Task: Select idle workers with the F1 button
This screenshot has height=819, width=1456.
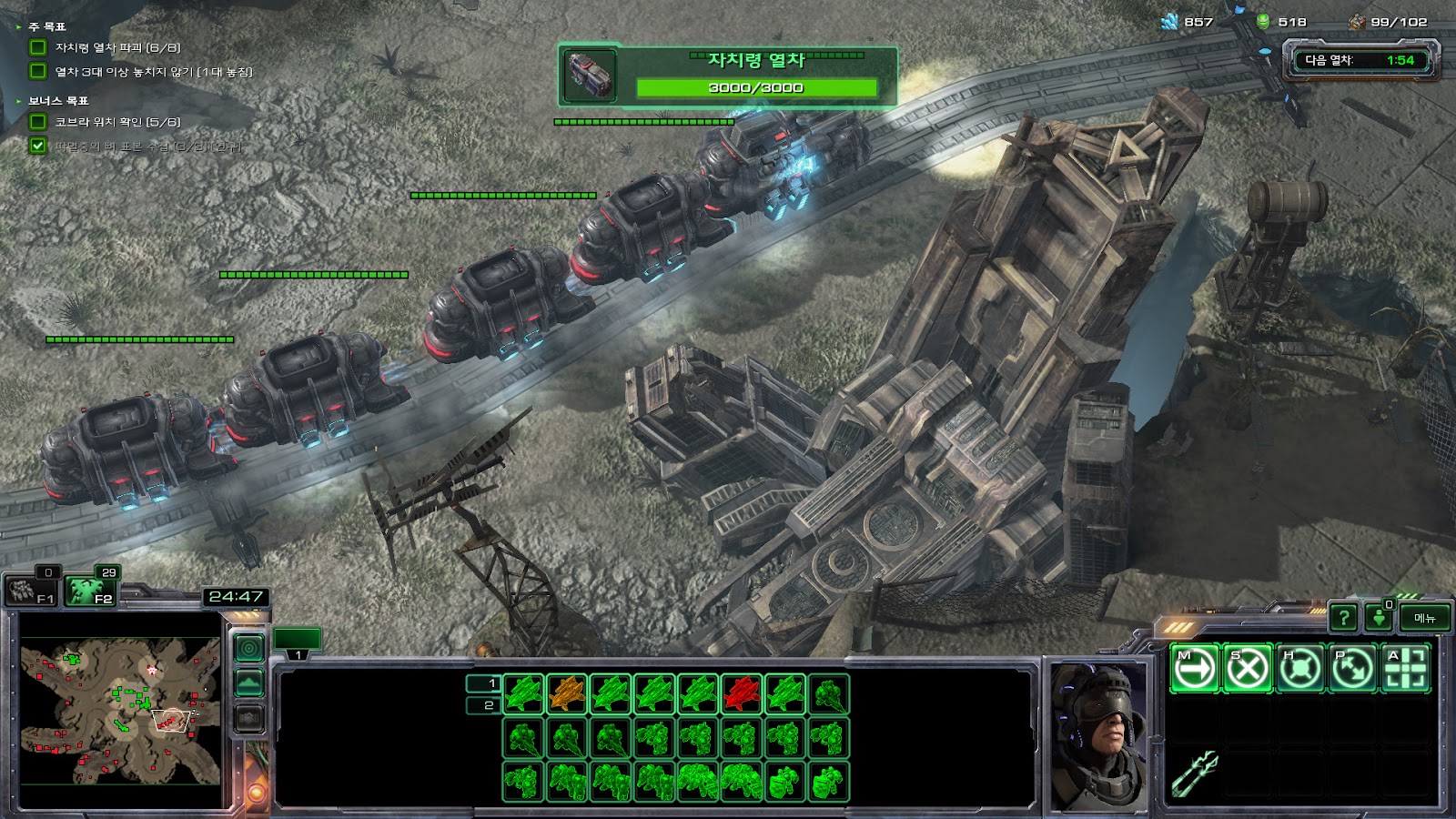Action: (33, 590)
